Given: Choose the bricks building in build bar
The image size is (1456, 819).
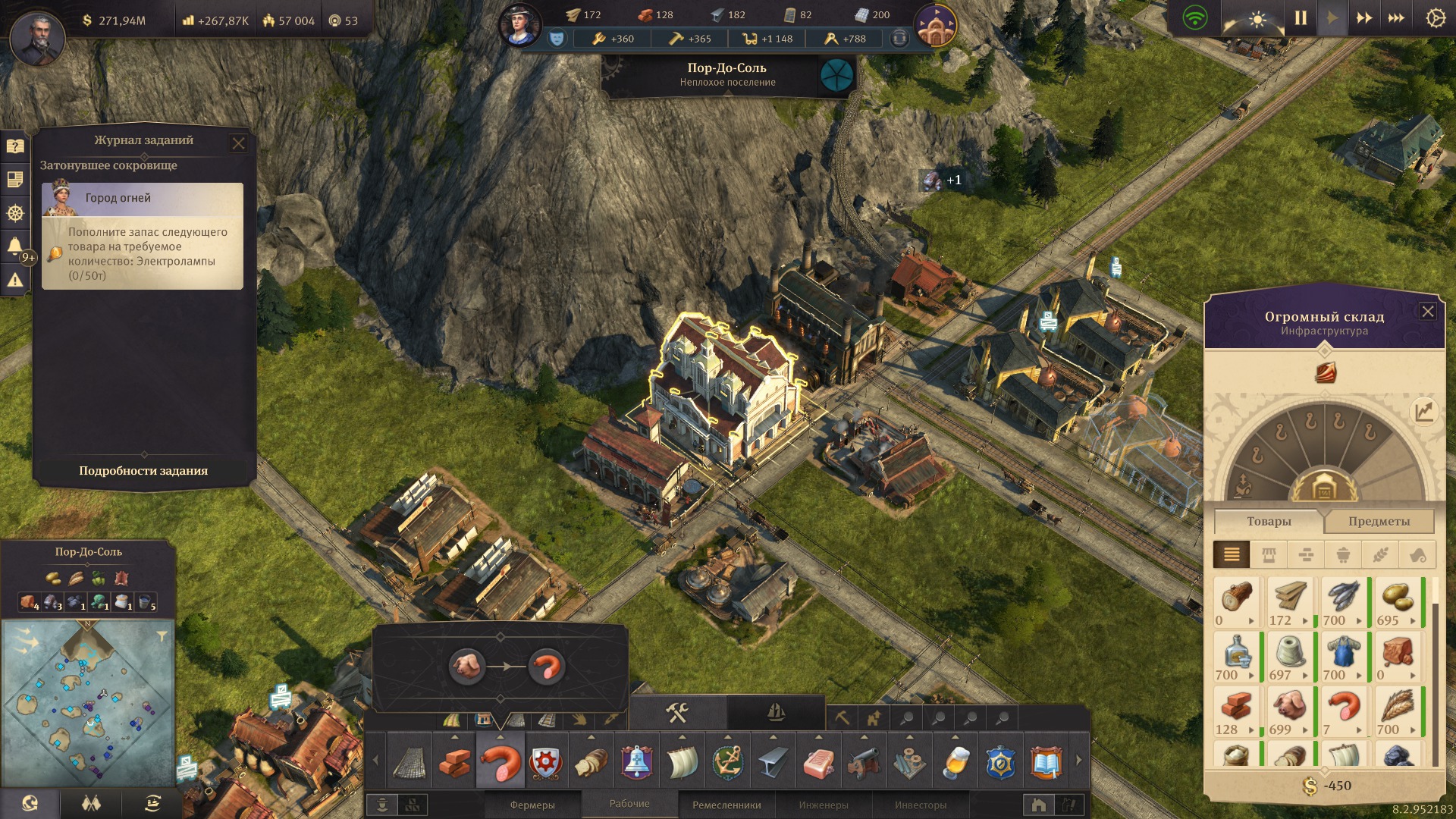Looking at the screenshot, I should (455, 762).
